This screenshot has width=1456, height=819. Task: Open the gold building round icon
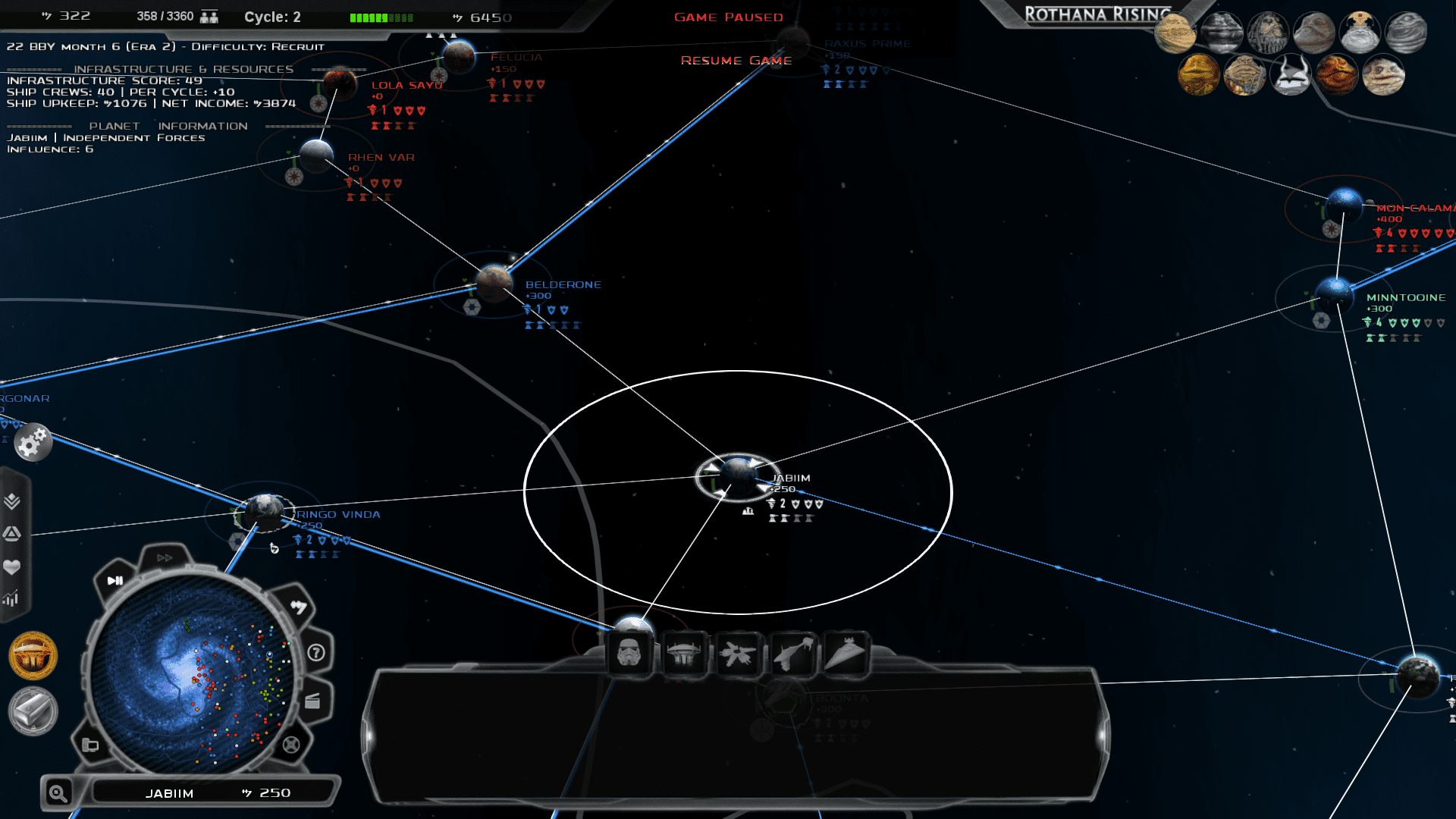(33, 656)
